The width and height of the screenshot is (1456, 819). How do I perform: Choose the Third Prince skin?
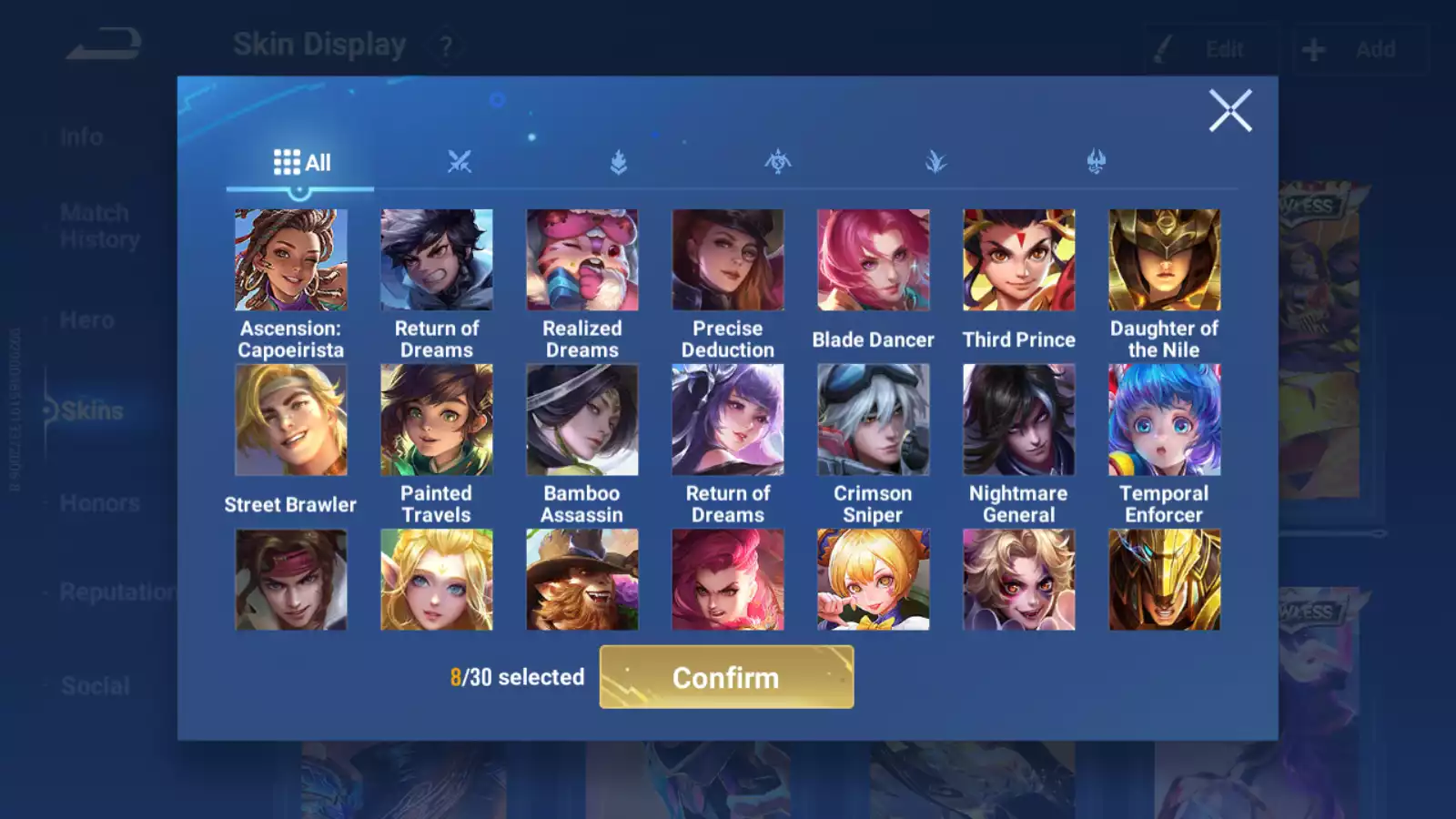(1019, 260)
